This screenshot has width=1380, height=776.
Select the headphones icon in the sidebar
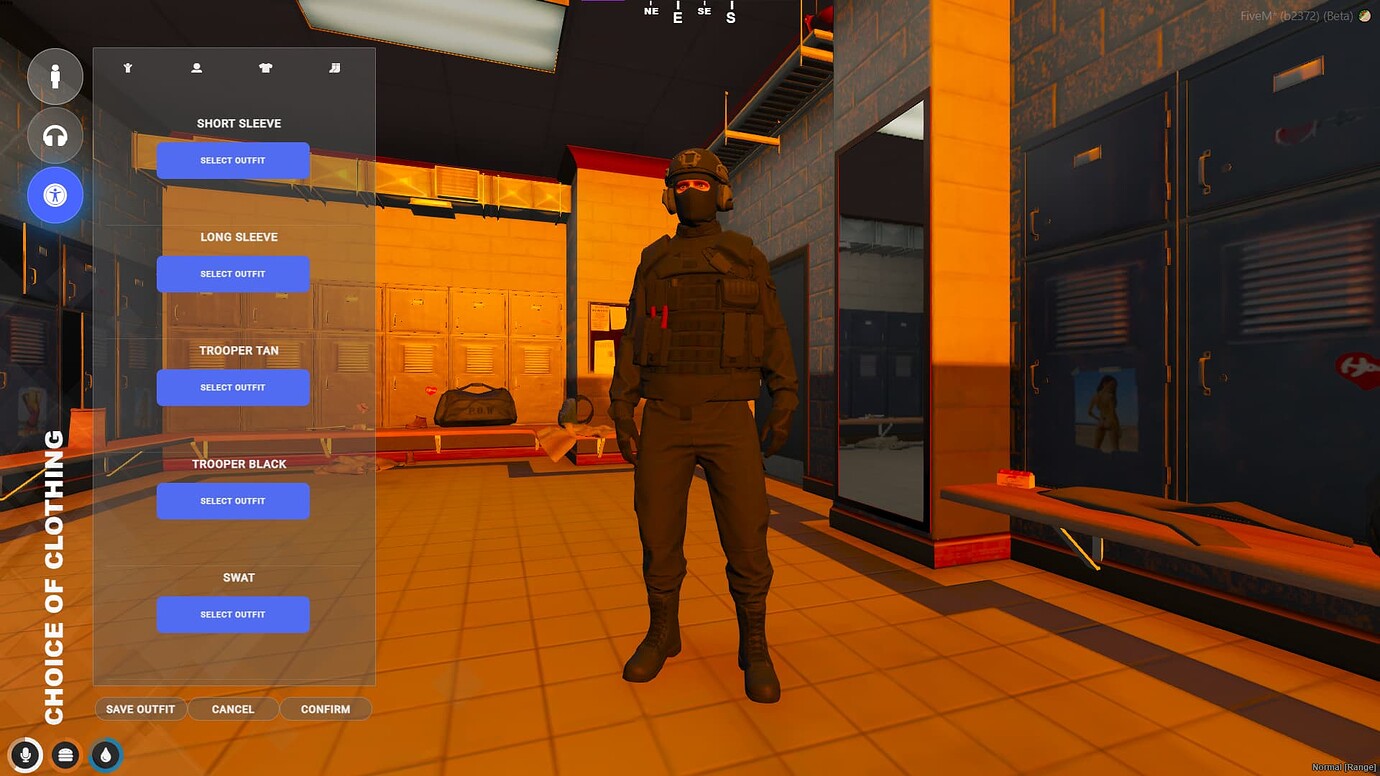tap(55, 136)
